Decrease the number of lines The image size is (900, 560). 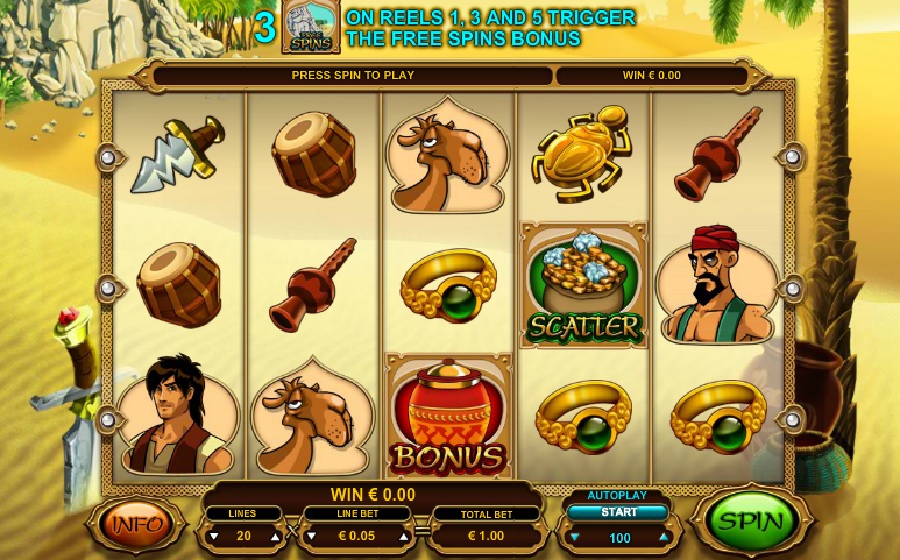point(213,536)
